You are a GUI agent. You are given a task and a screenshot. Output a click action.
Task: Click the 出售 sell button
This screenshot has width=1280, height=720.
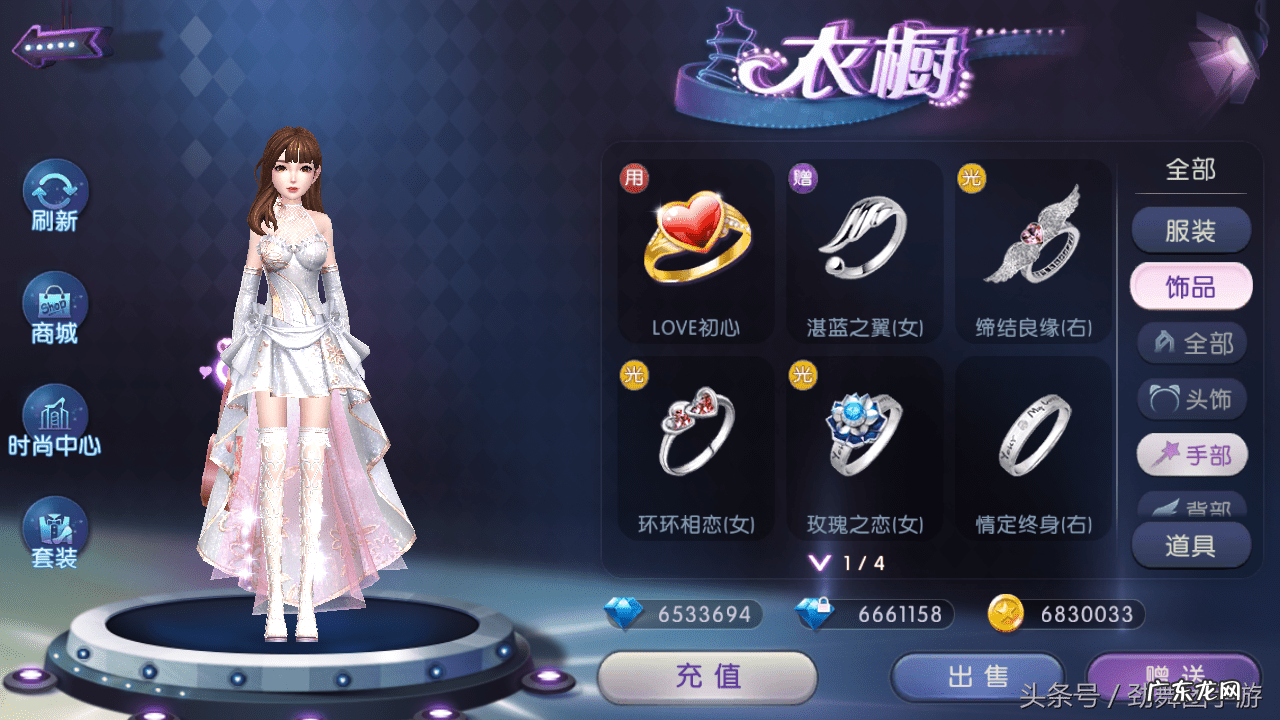(977, 677)
